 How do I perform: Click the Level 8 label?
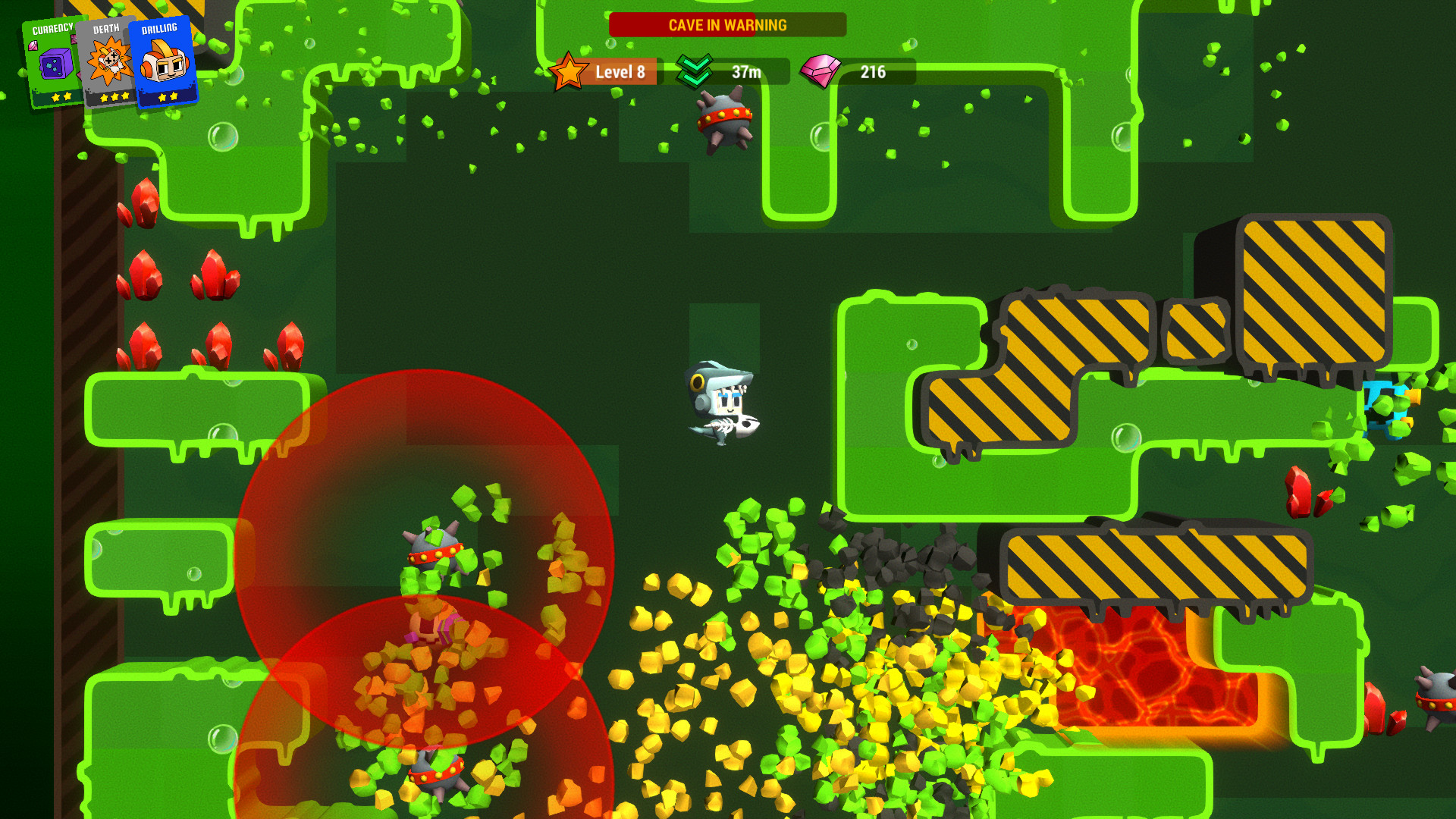tap(619, 72)
